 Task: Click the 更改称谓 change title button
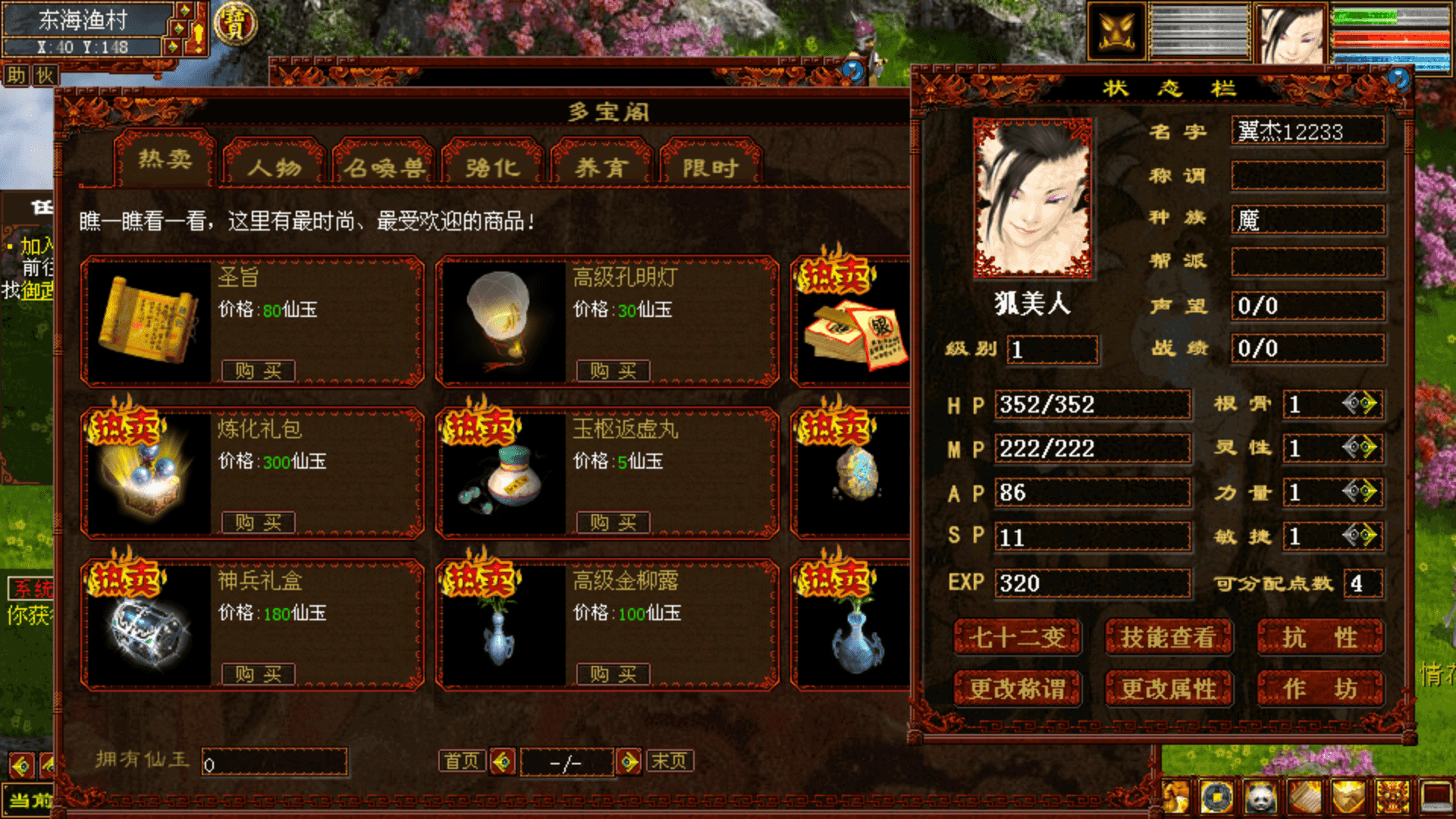click(1017, 689)
